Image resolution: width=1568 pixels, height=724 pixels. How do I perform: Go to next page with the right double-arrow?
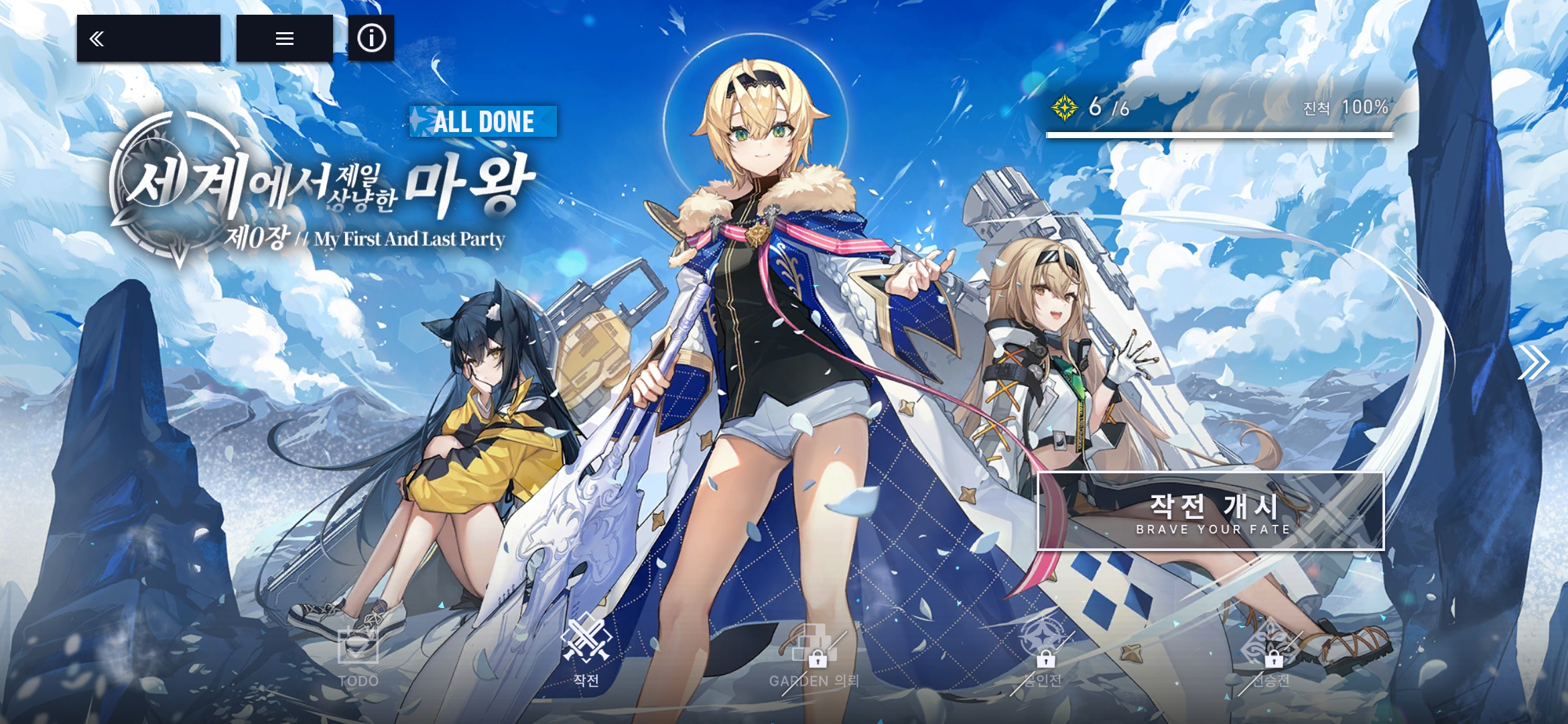(x=1532, y=363)
